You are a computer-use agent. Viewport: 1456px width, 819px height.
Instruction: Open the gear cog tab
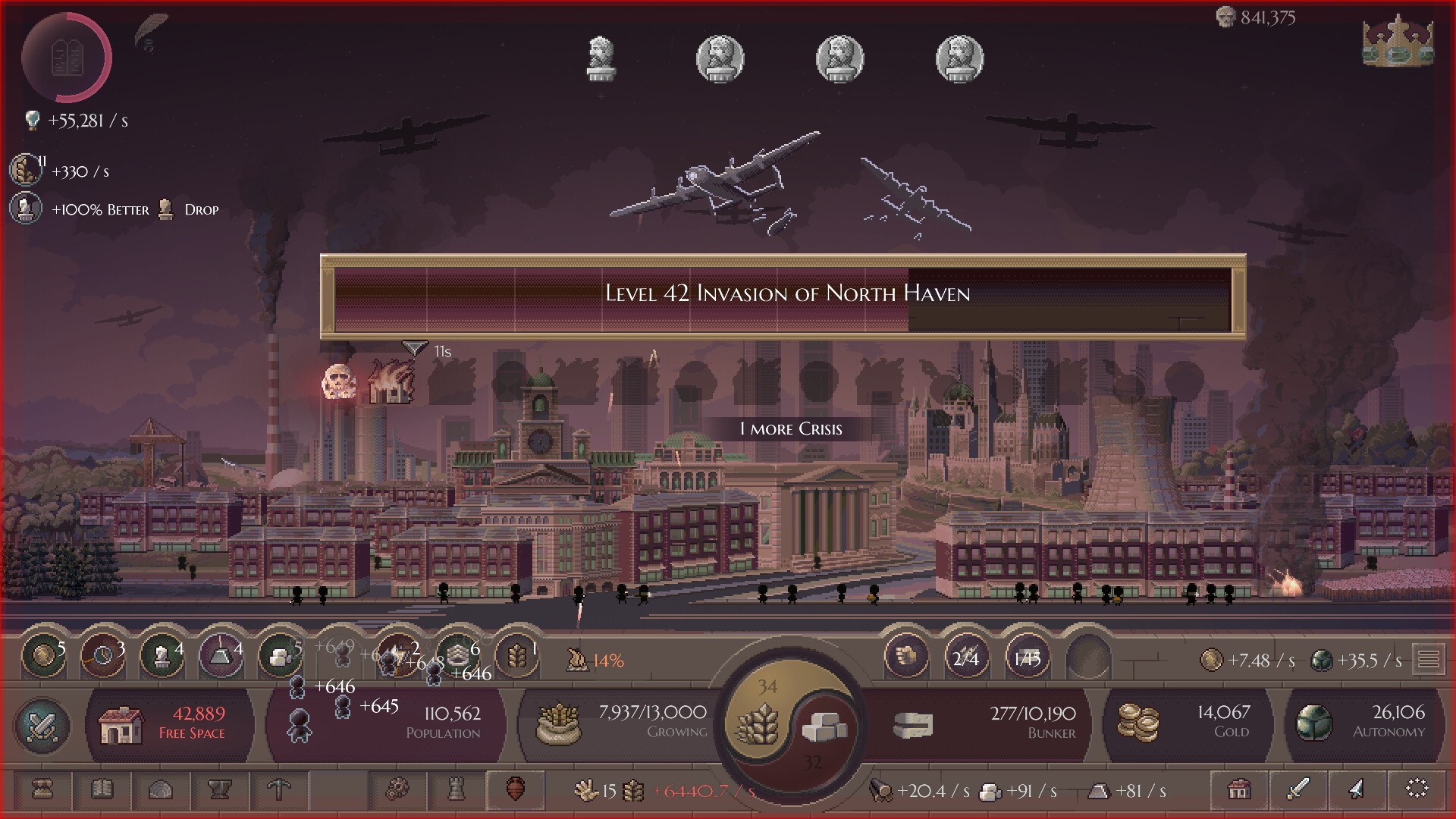(397, 790)
